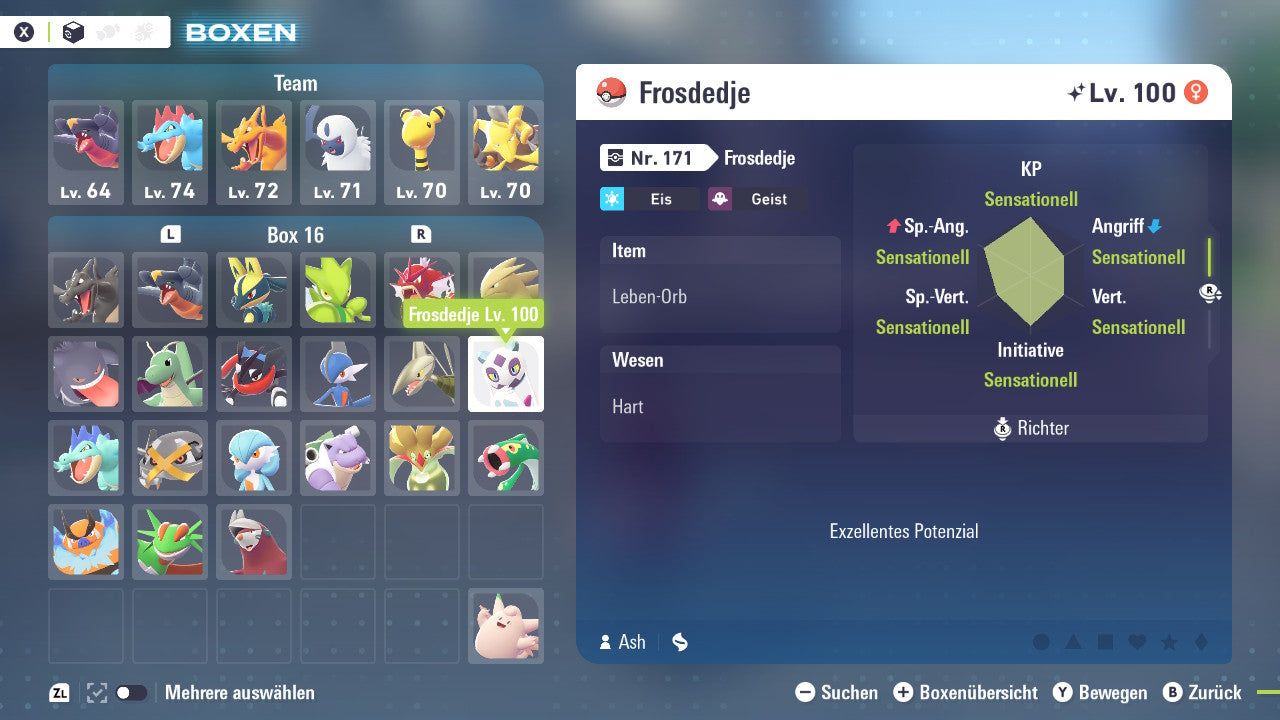This screenshot has height=720, width=1280.
Task: Click the female gender symbol next to Lv. 100
Action: point(1197,91)
